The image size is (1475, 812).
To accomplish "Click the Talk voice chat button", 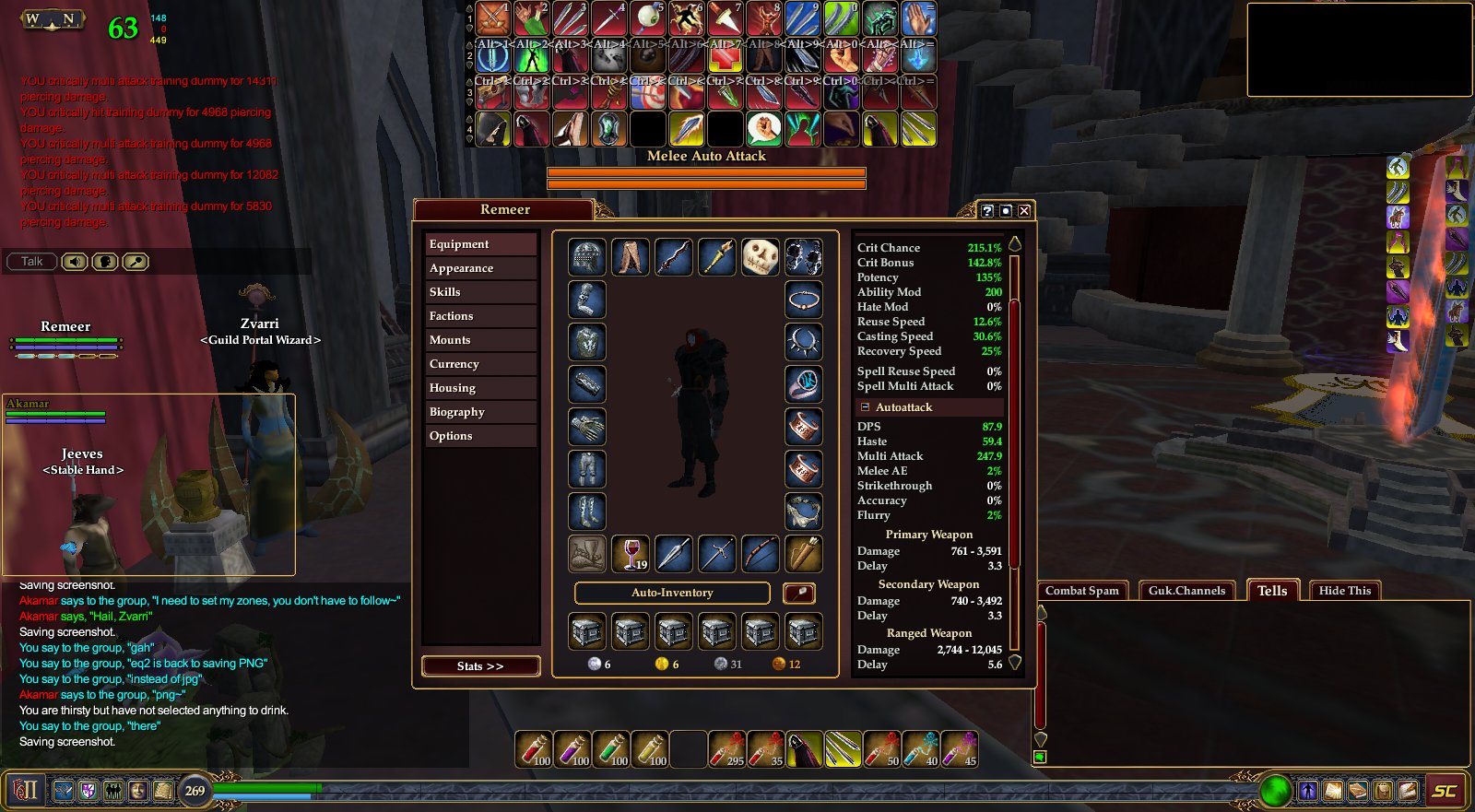I will tap(32, 262).
